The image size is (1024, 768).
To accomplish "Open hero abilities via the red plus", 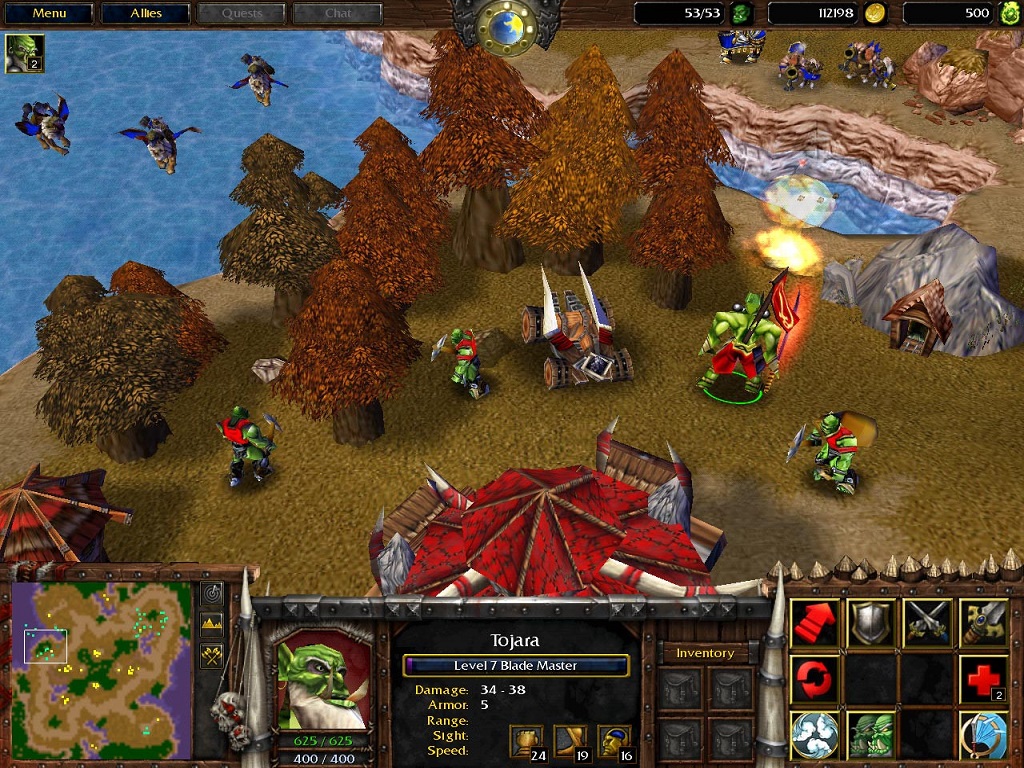I will point(984,679).
